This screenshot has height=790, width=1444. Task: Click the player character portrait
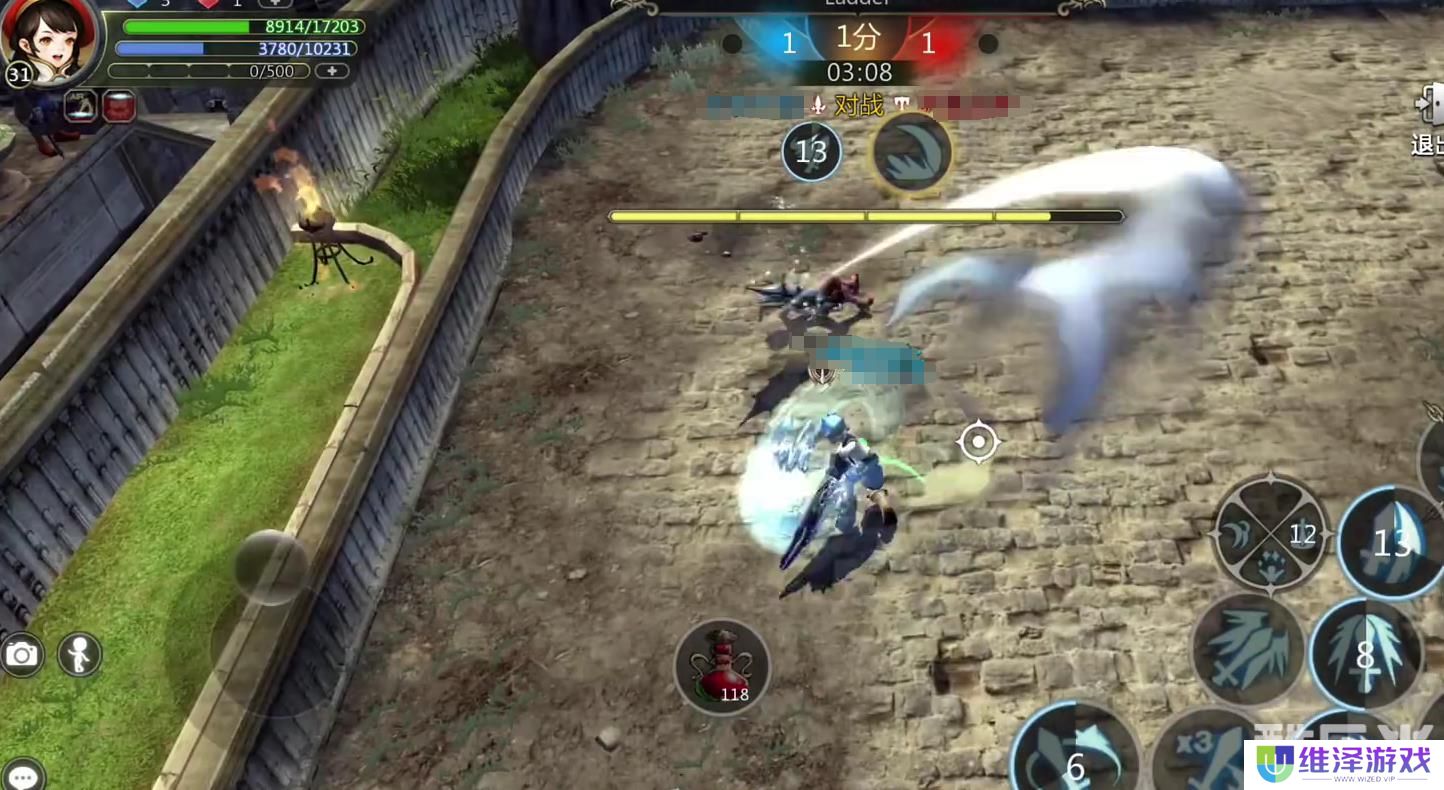point(50,40)
